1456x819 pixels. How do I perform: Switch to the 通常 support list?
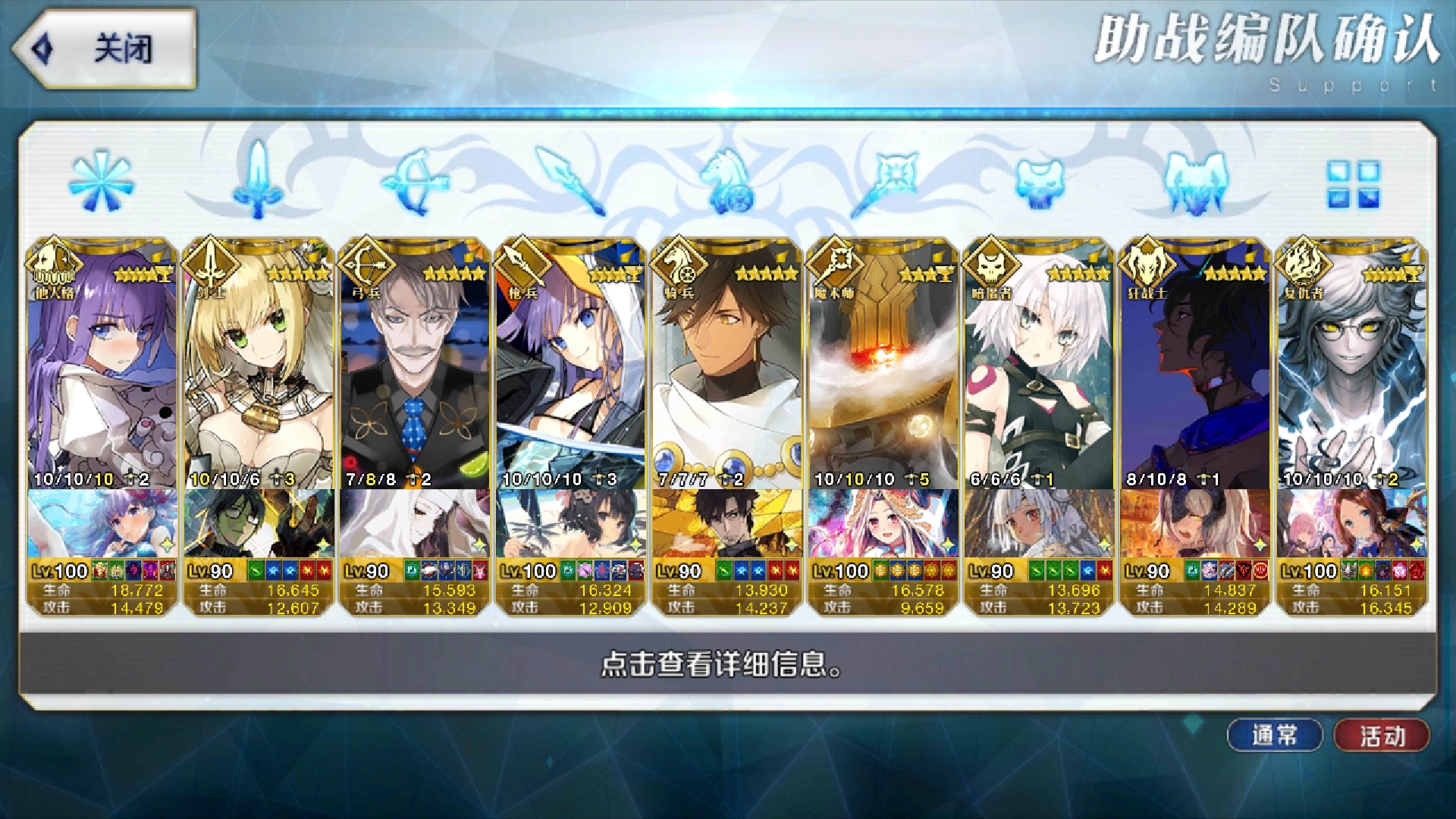(x=1276, y=733)
